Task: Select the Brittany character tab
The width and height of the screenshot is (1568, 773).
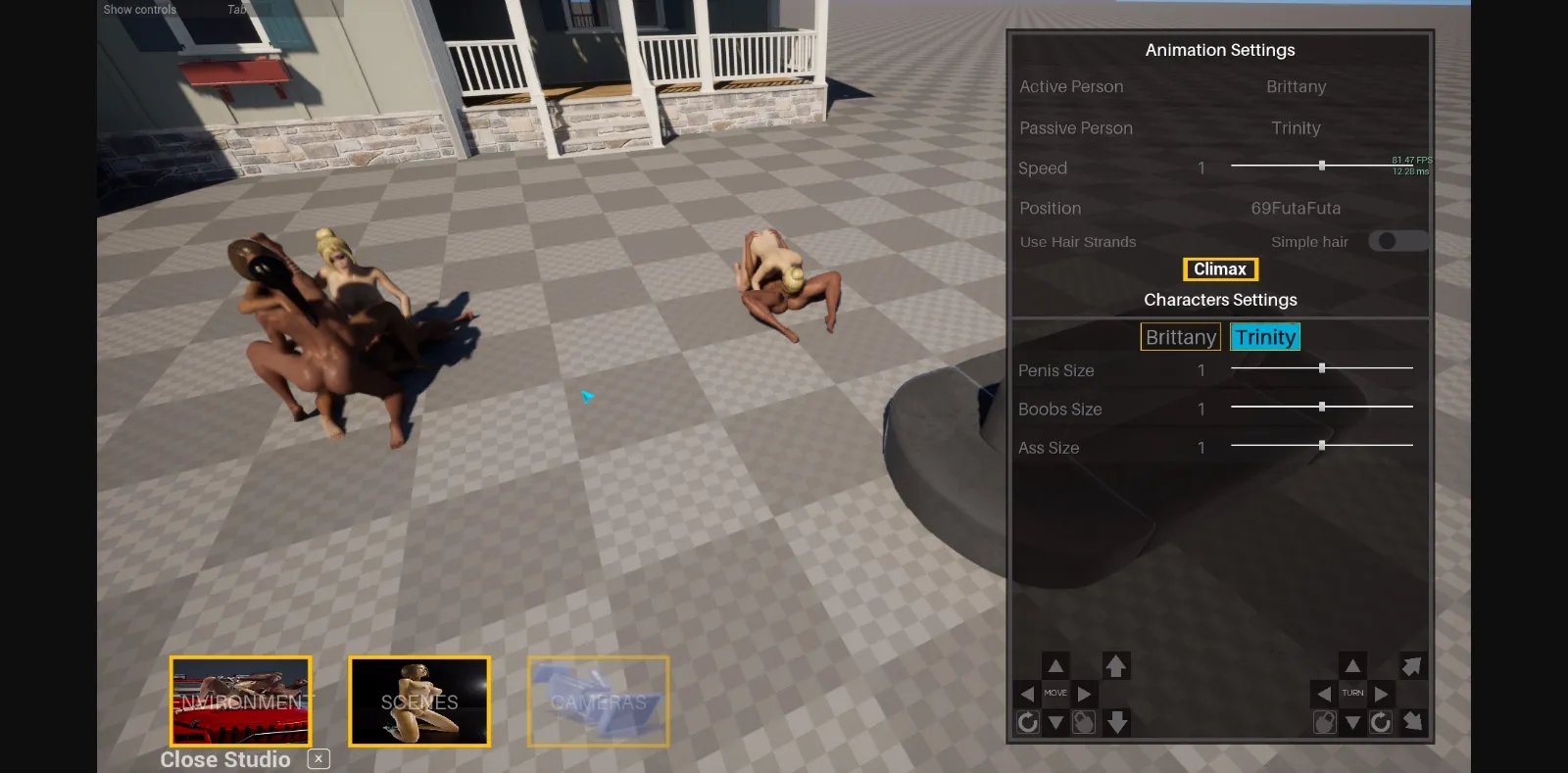Action: (x=1180, y=336)
